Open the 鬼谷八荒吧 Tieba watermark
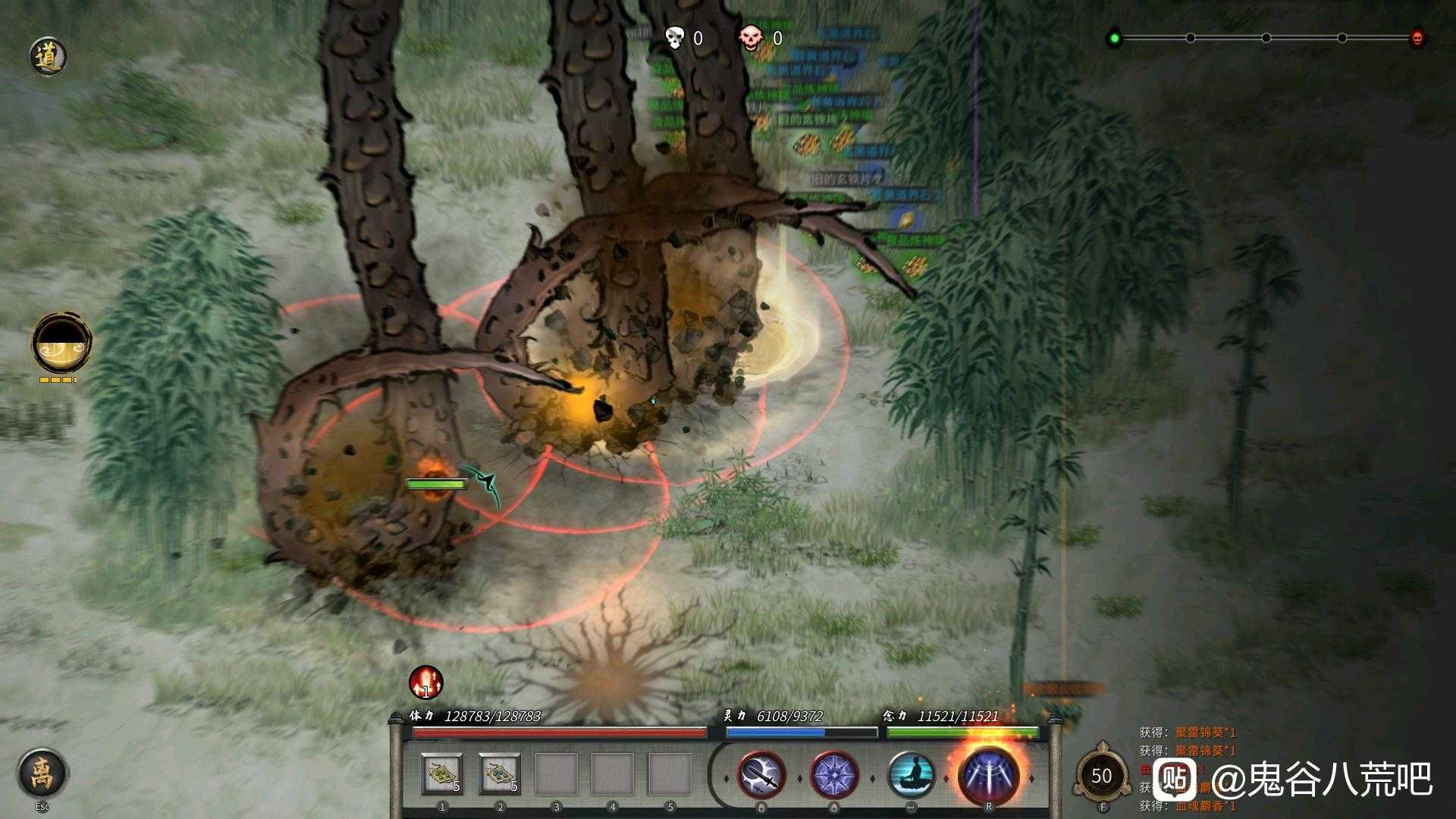Screen dimensions: 1456x819 click(x=1293, y=780)
